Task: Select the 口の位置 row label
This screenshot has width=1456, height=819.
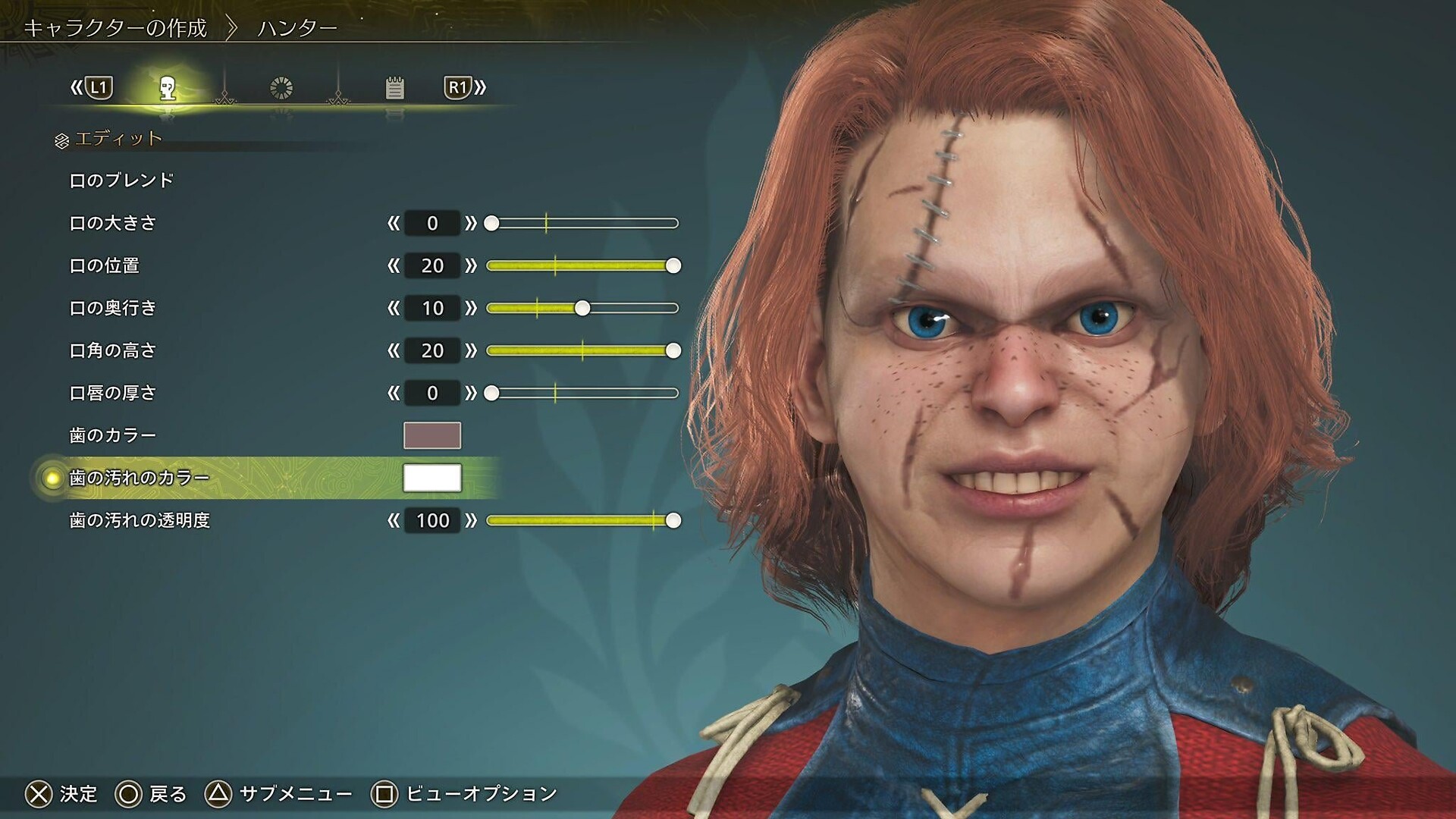Action: [x=105, y=265]
